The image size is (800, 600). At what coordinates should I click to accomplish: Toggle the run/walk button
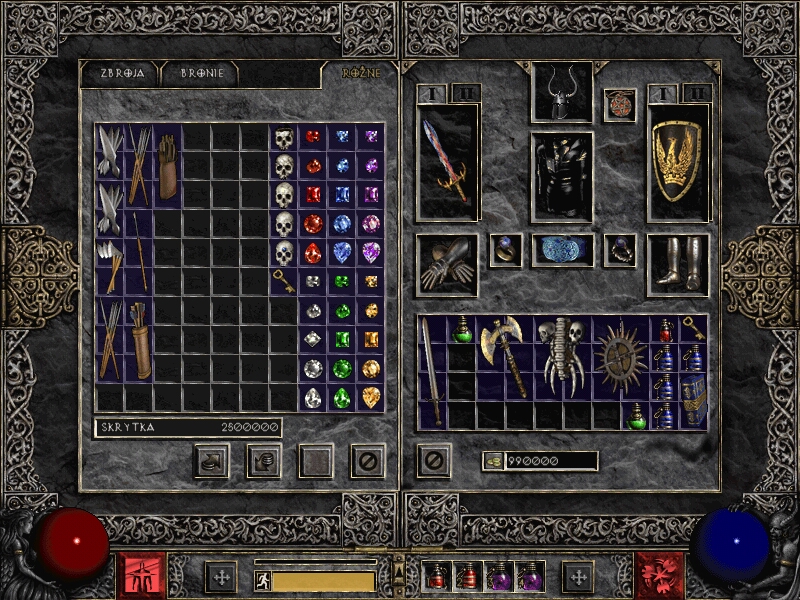pos(263,580)
